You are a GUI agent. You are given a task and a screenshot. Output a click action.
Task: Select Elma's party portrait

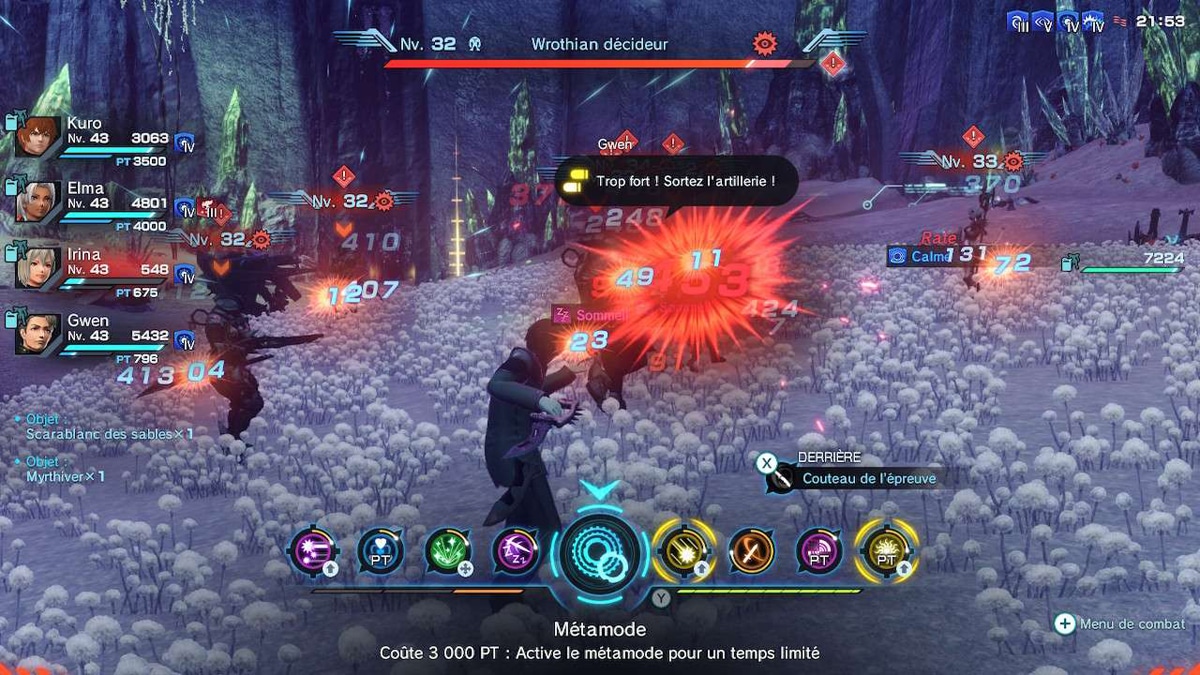[38, 203]
